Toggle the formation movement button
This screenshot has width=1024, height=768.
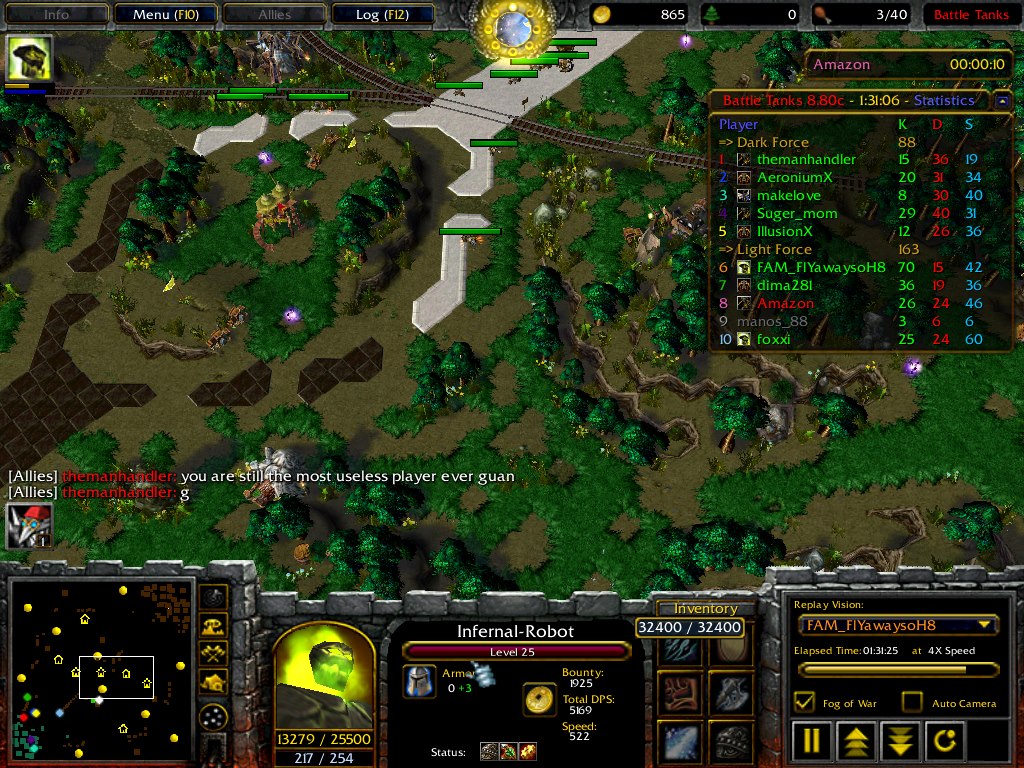click(213, 716)
